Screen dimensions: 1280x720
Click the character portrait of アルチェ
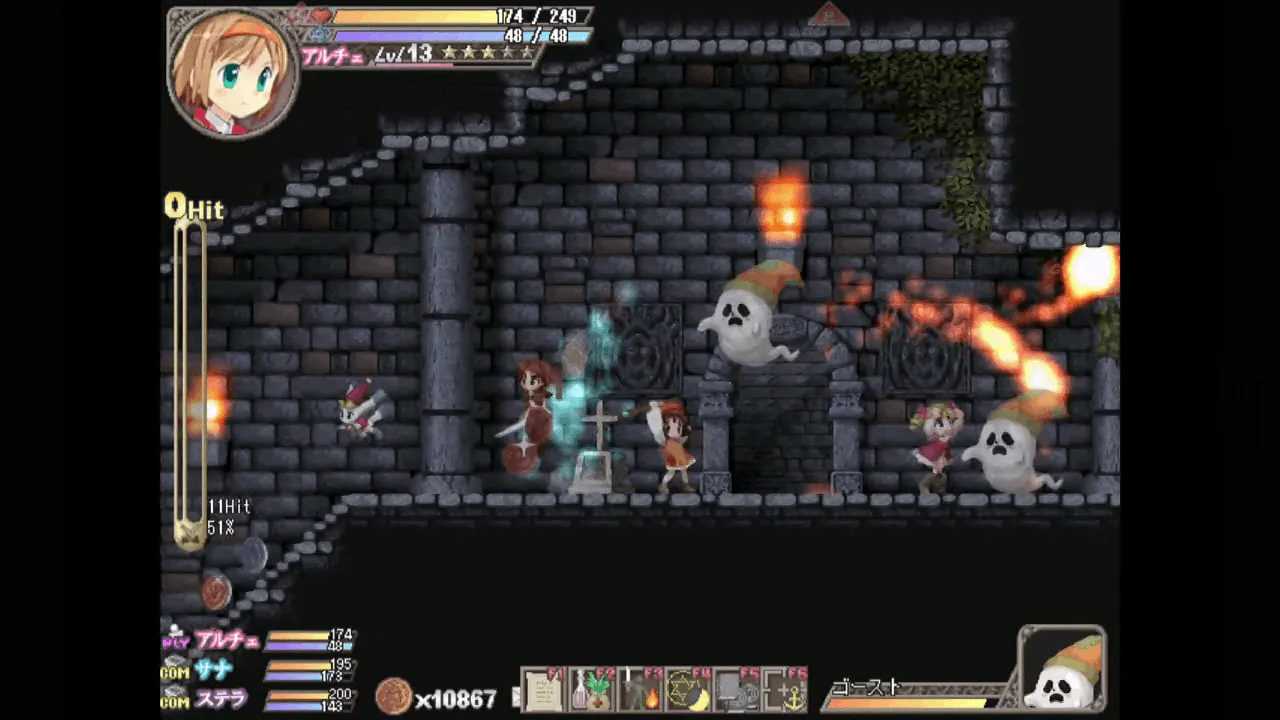(x=233, y=72)
